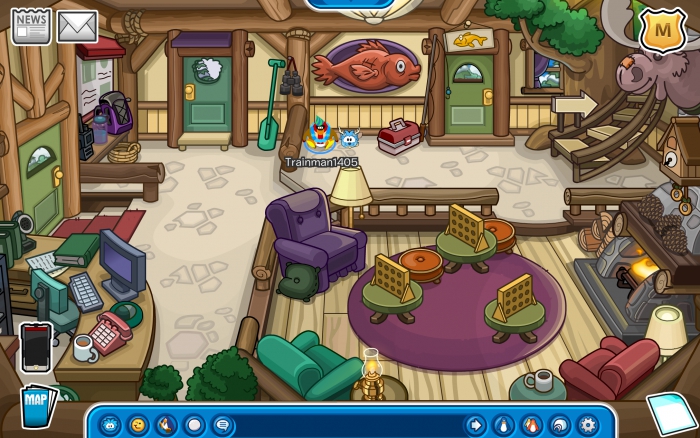Open the blue Map

[35, 406]
